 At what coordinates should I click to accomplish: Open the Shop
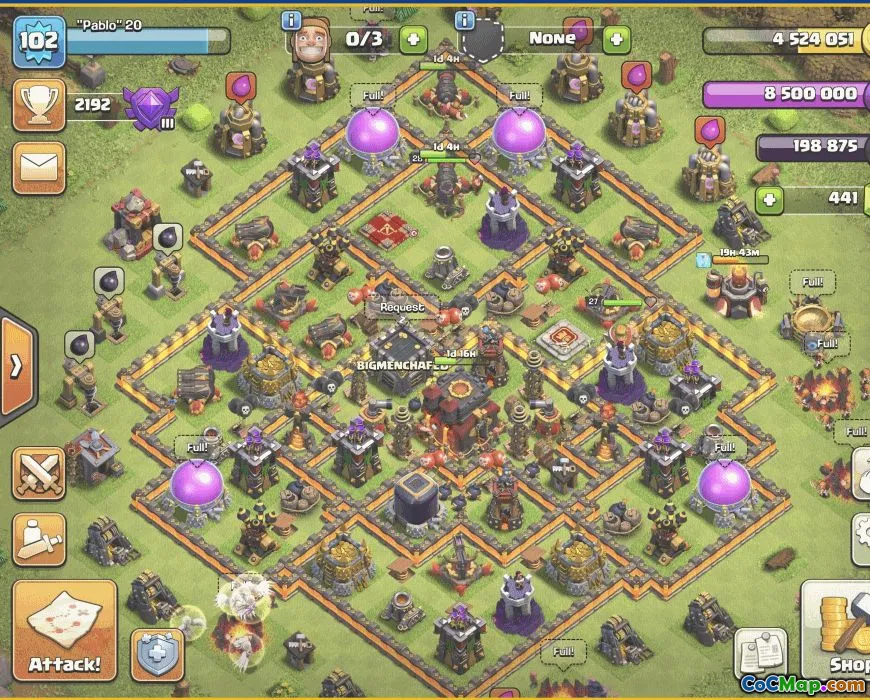pyautogui.click(x=836, y=633)
